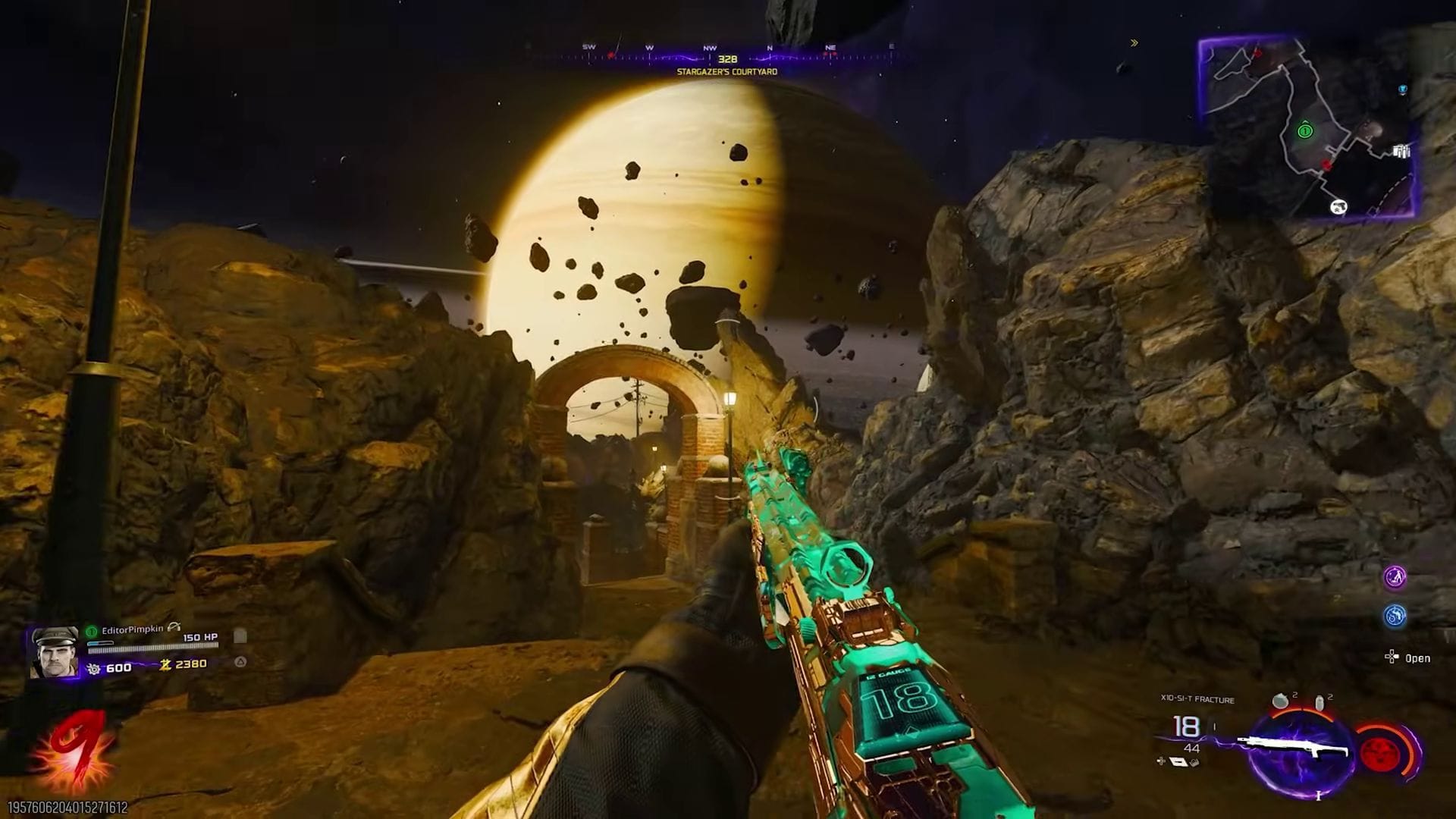Click the NW heading on the compass bar
This screenshot has height=819, width=1456.
[709, 47]
